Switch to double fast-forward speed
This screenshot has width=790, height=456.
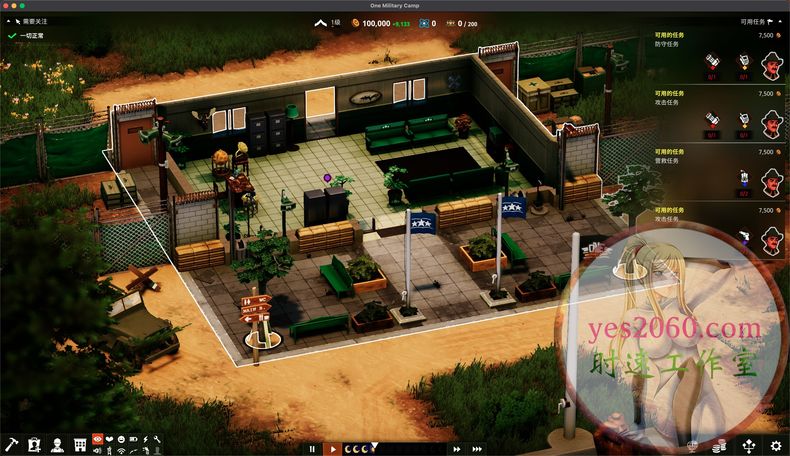[x=457, y=449]
